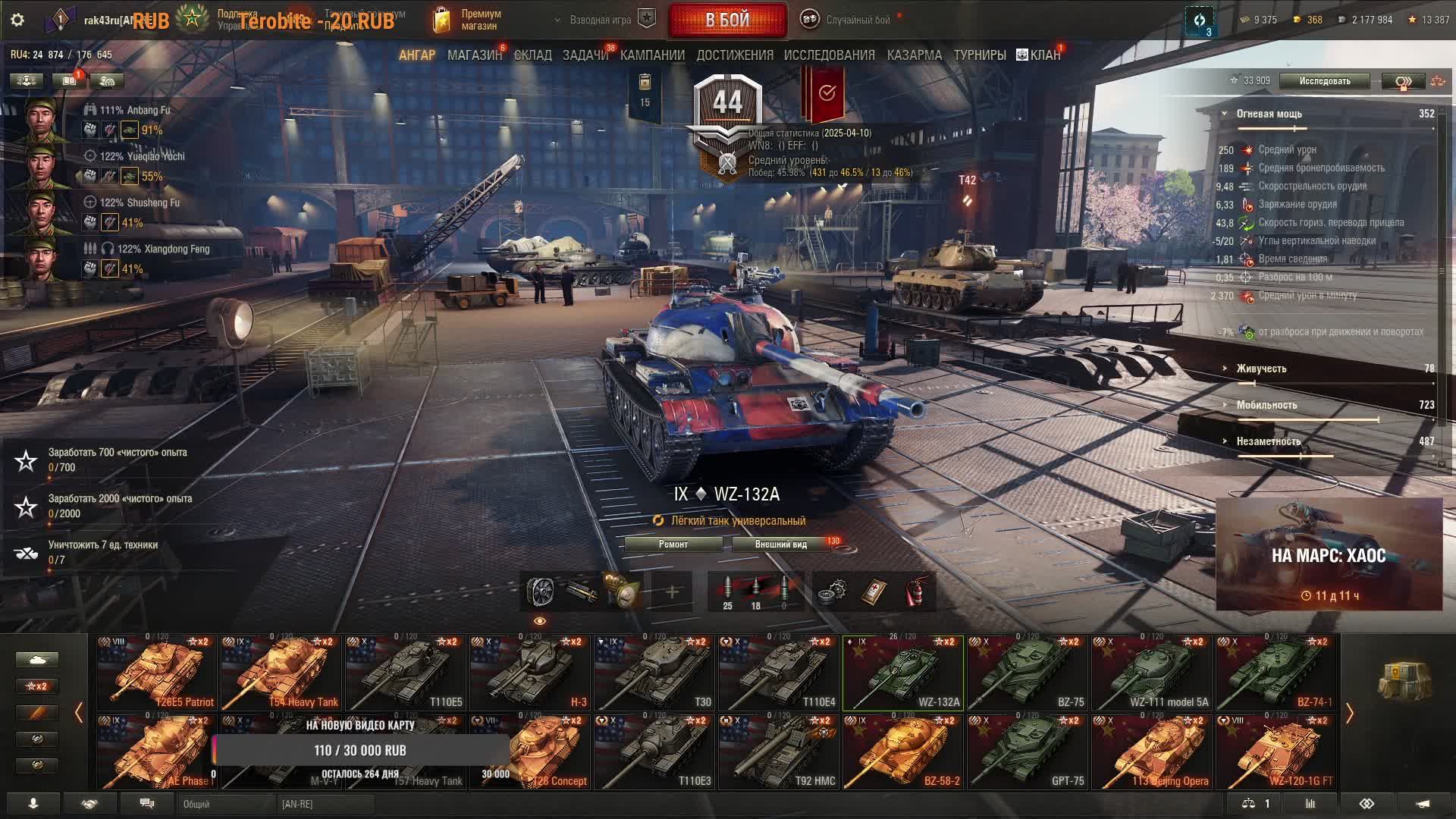Open the Случайный бой battle type selector
Viewport: 1456px width, 819px height.
pos(848,20)
